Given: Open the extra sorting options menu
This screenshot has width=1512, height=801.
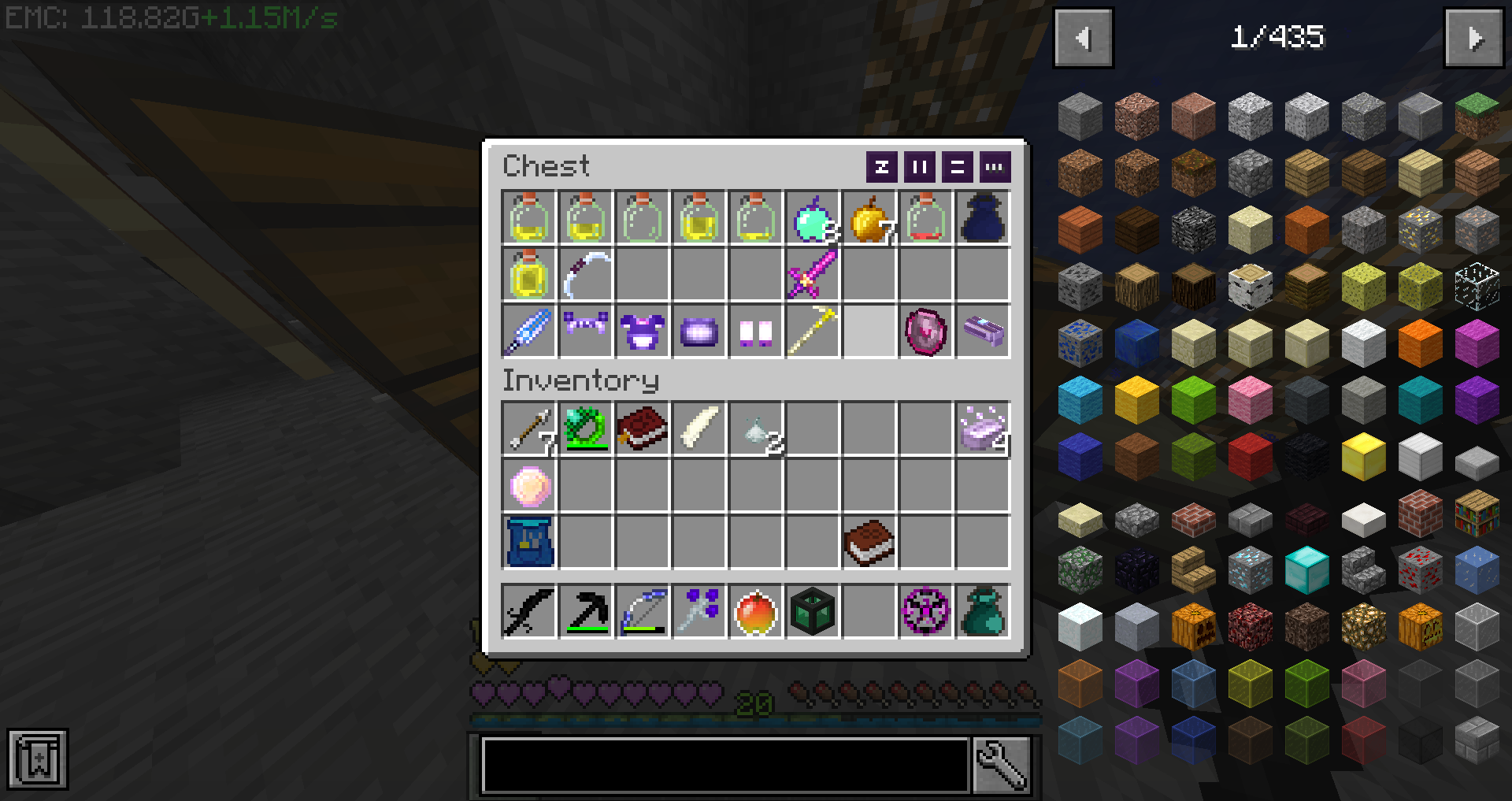Looking at the screenshot, I should pyautogui.click(x=994, y=167).
